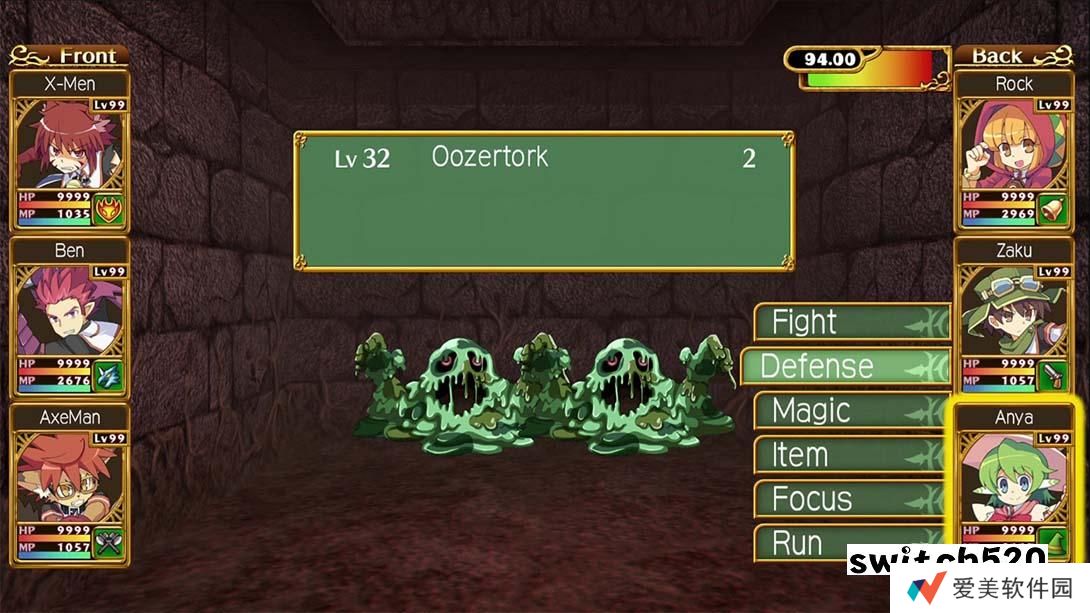Target the Oozertork enemy row
The image size is (1090, 613).
(x=543, y=158)
